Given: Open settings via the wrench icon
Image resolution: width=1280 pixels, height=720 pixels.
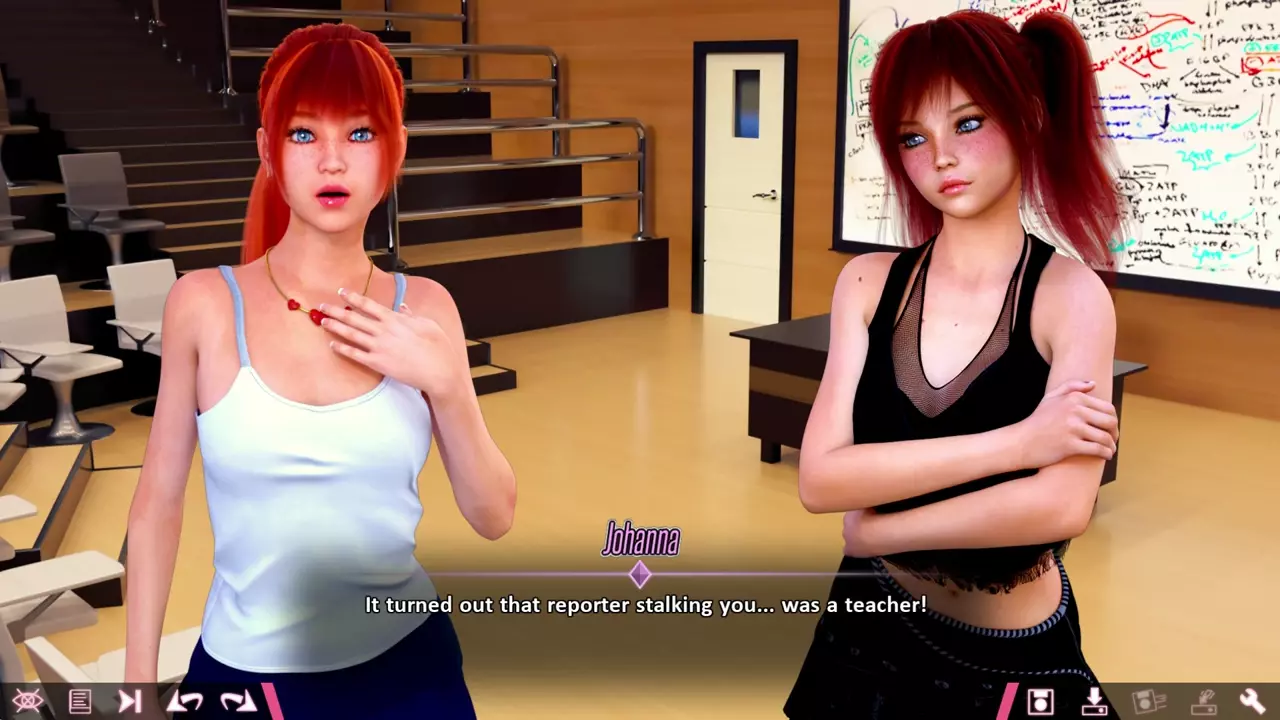Looking at the screenshot, I should (x=1252, y=701).
